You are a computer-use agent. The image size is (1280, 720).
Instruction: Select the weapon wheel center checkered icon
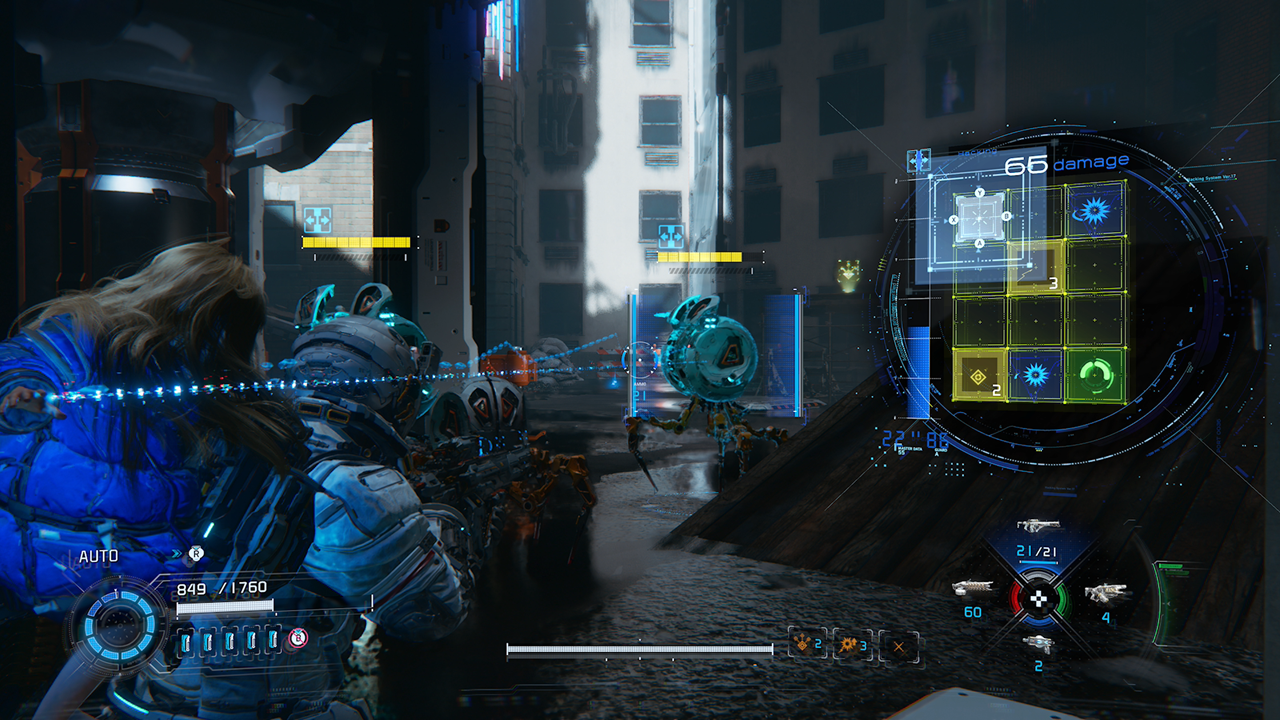(x=1040, y=599)
